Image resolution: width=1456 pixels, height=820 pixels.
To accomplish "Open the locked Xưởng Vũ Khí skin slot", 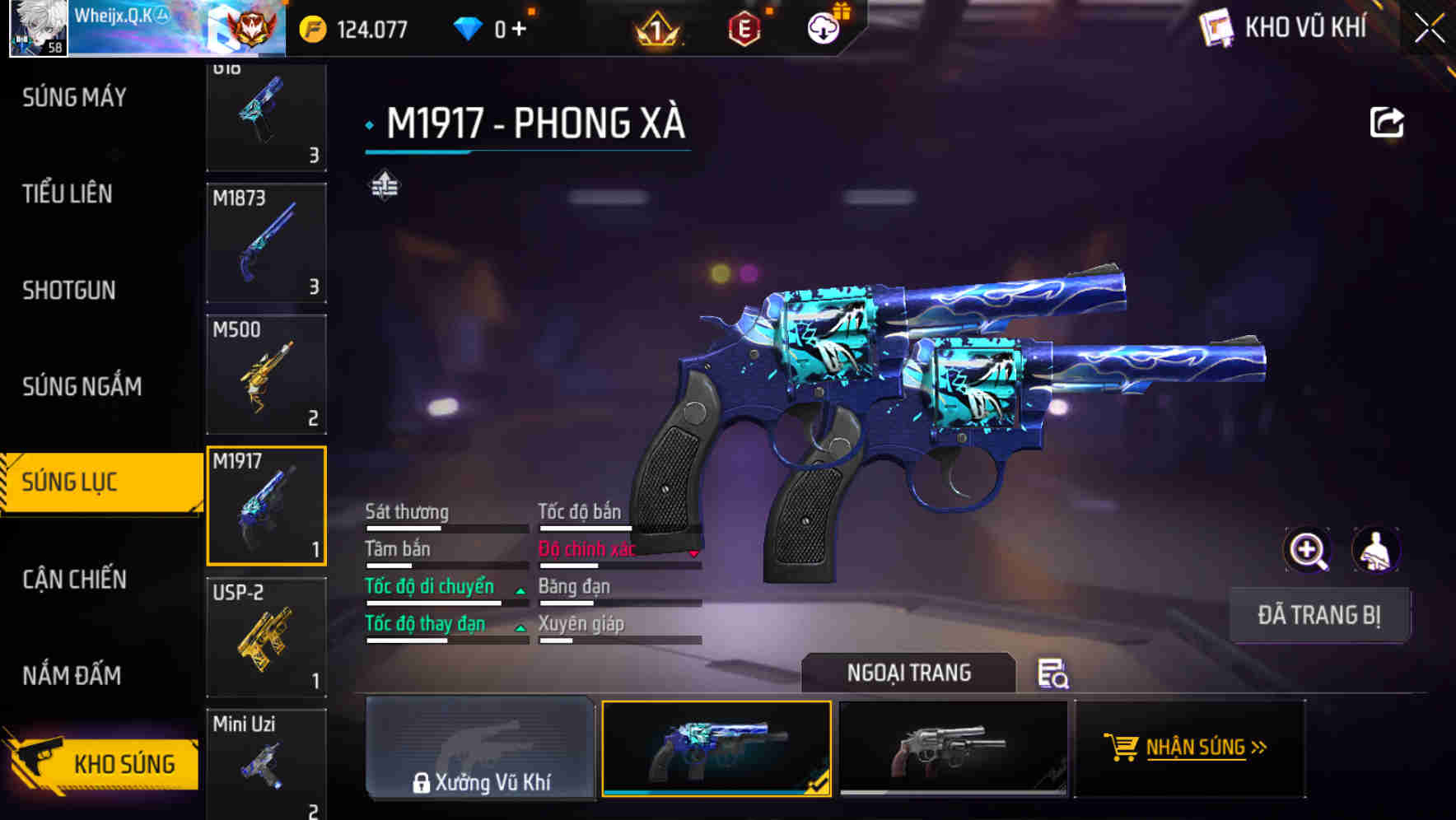I will [480, 748].
